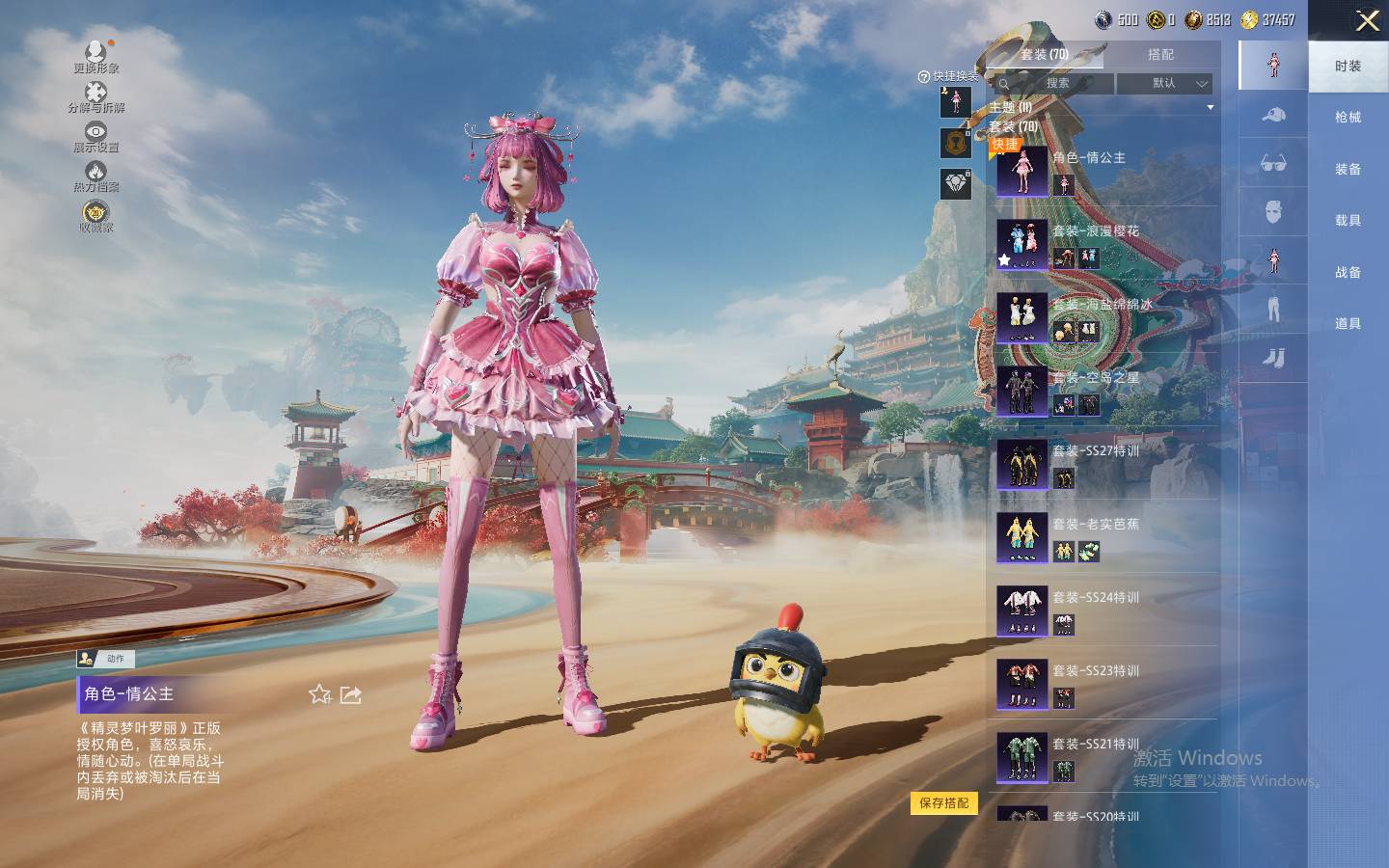The height and width of the screenshot is (868, 1389).
Task: Open the 分解与拆解 dismantle option
Action: [x=95, y=96]
